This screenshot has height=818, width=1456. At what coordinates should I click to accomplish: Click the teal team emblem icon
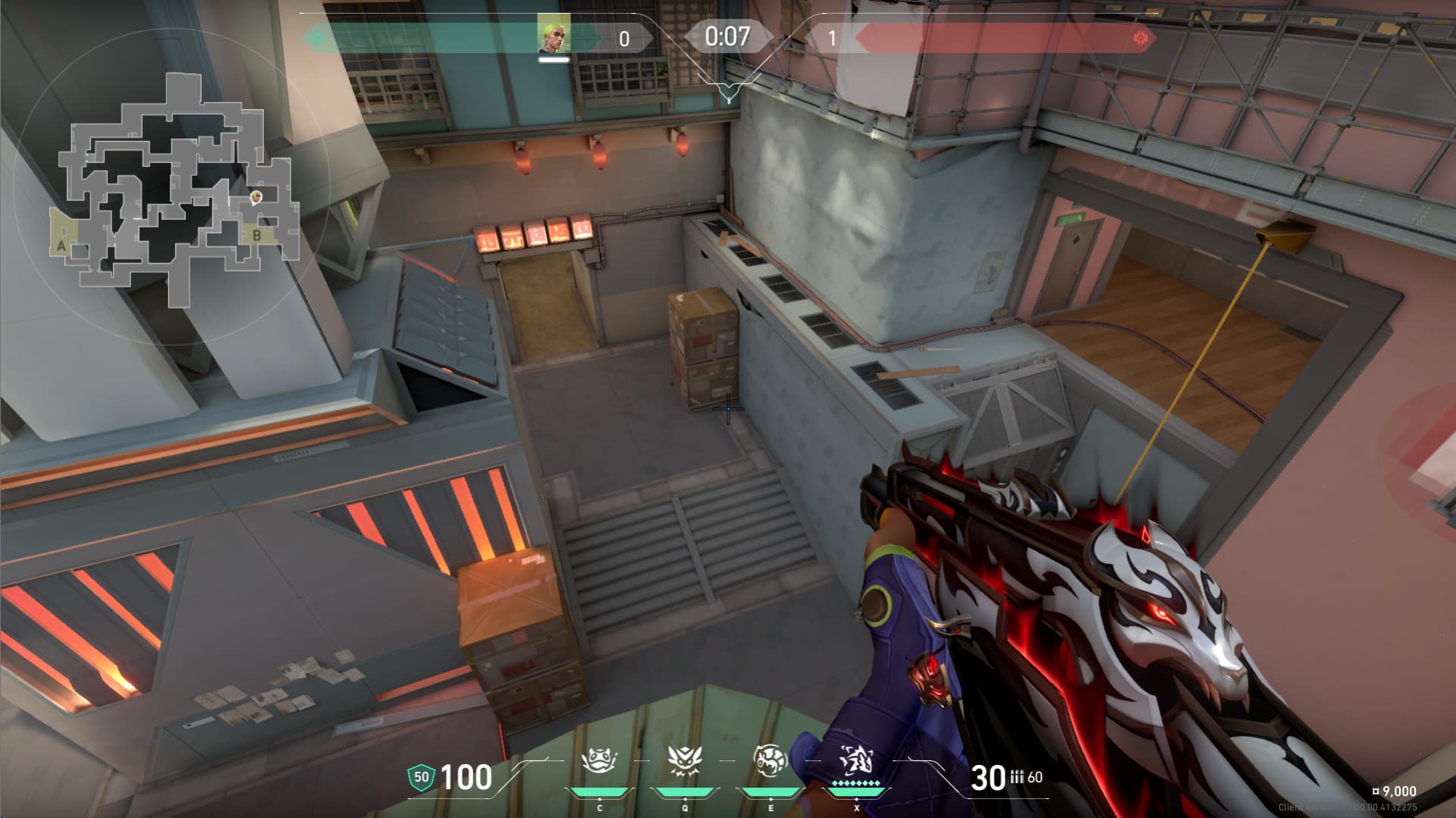316,37
